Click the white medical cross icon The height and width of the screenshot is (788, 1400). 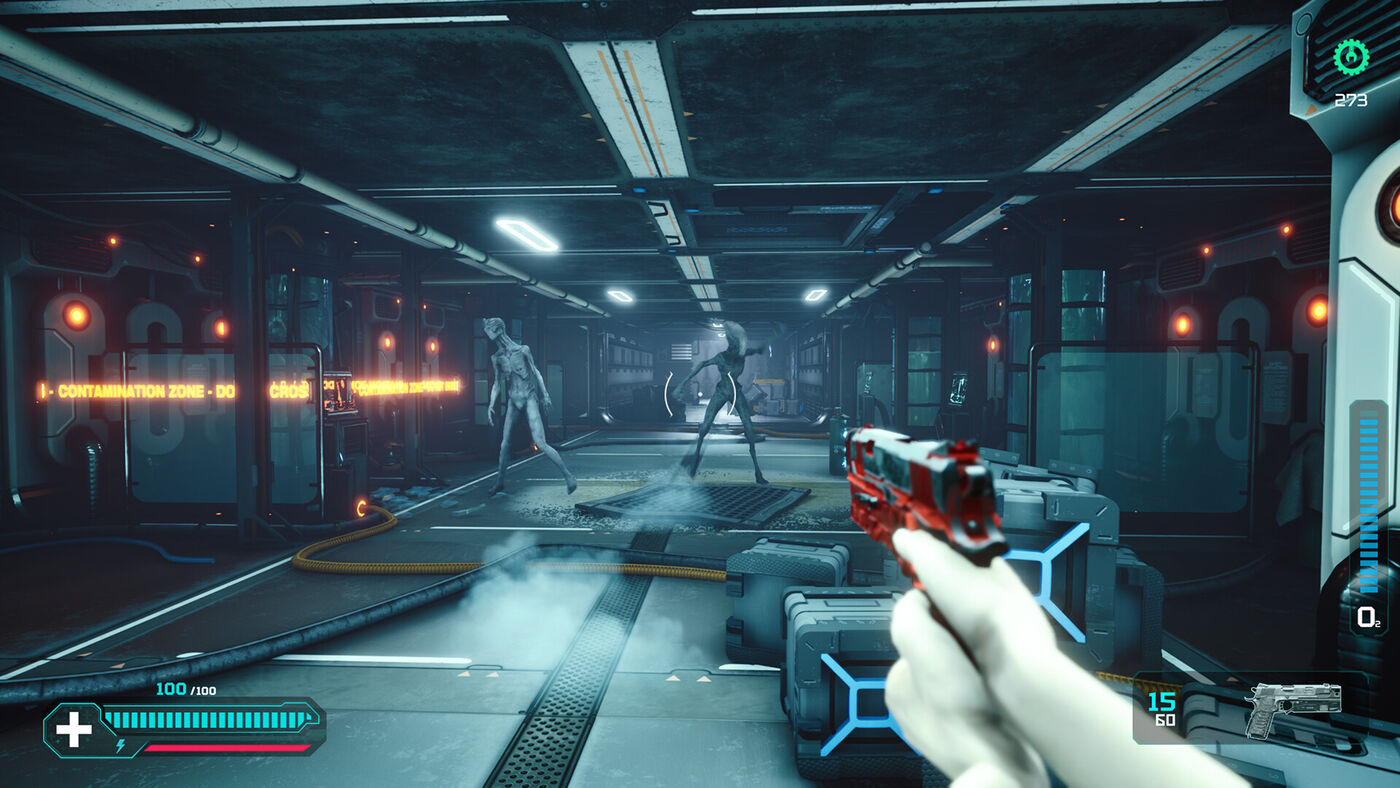72,729
